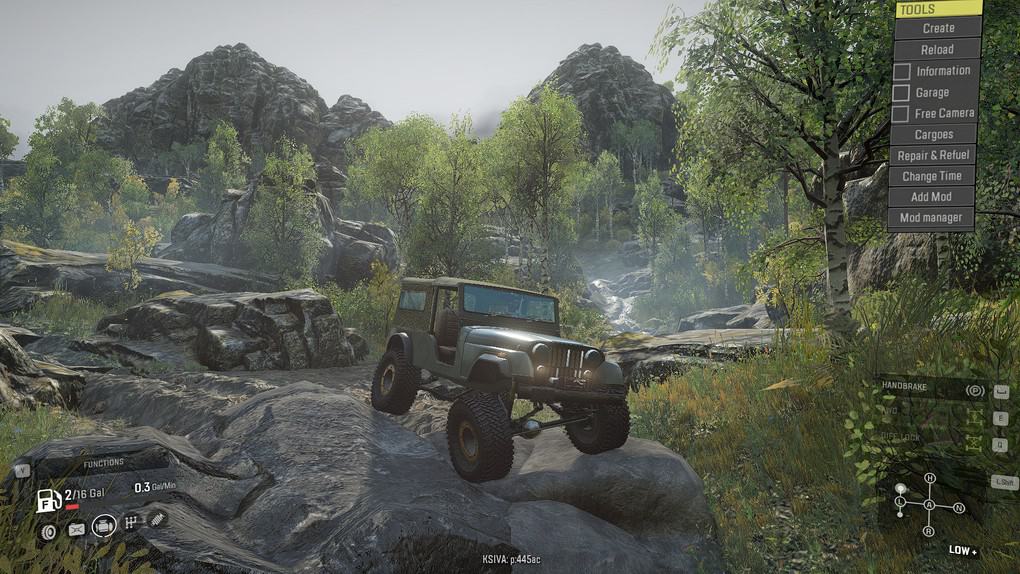Select the tire function icon
The image size is (1020, 574).
click(48, 531)
